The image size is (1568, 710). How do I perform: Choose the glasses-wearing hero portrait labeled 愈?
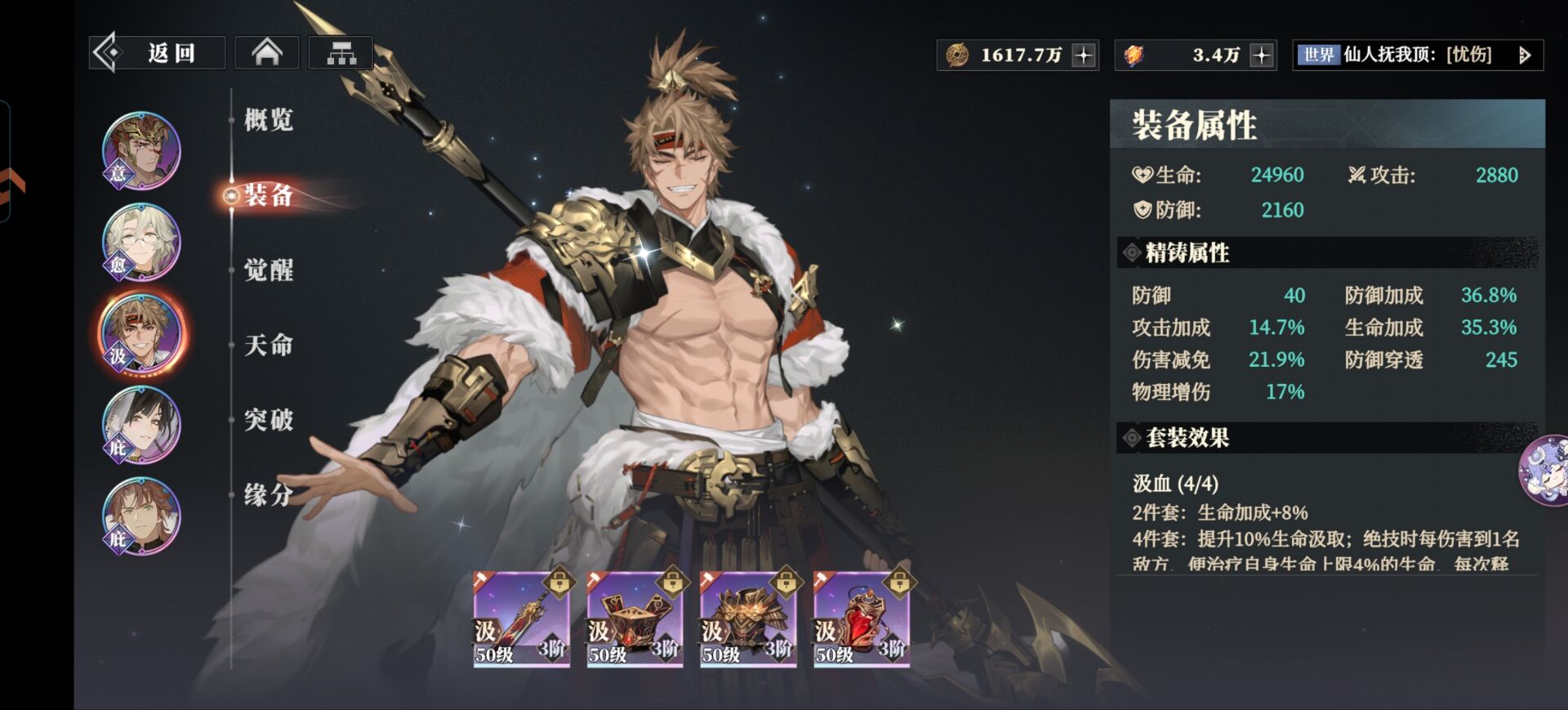(141, 243)
